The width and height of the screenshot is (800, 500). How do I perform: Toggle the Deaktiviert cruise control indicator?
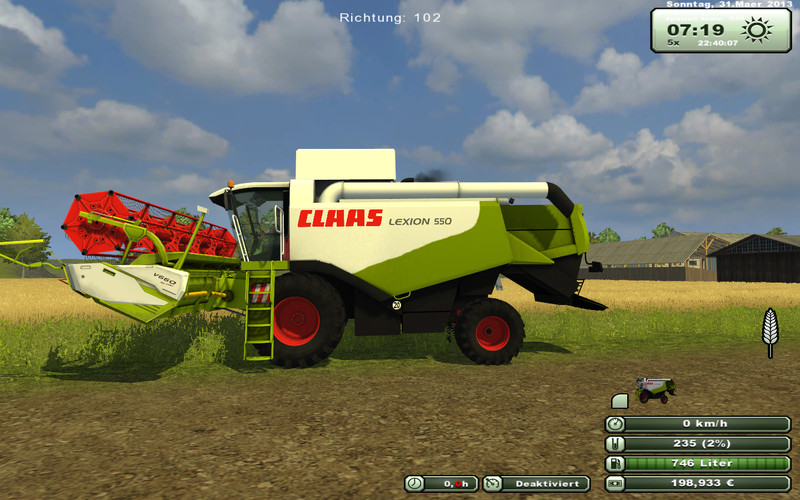click(x=536, y=484)
